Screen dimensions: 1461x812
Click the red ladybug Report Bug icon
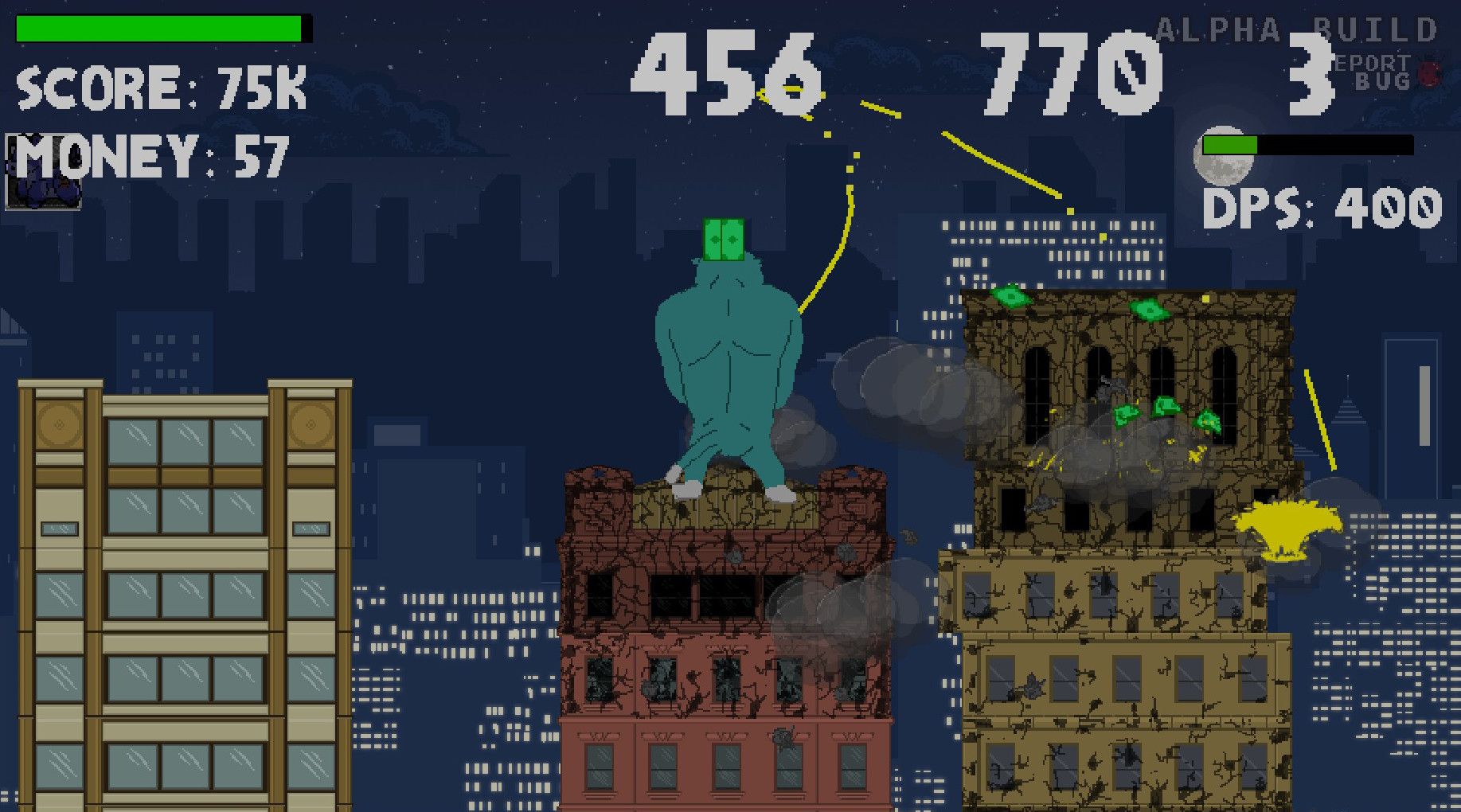point(1428,72)
